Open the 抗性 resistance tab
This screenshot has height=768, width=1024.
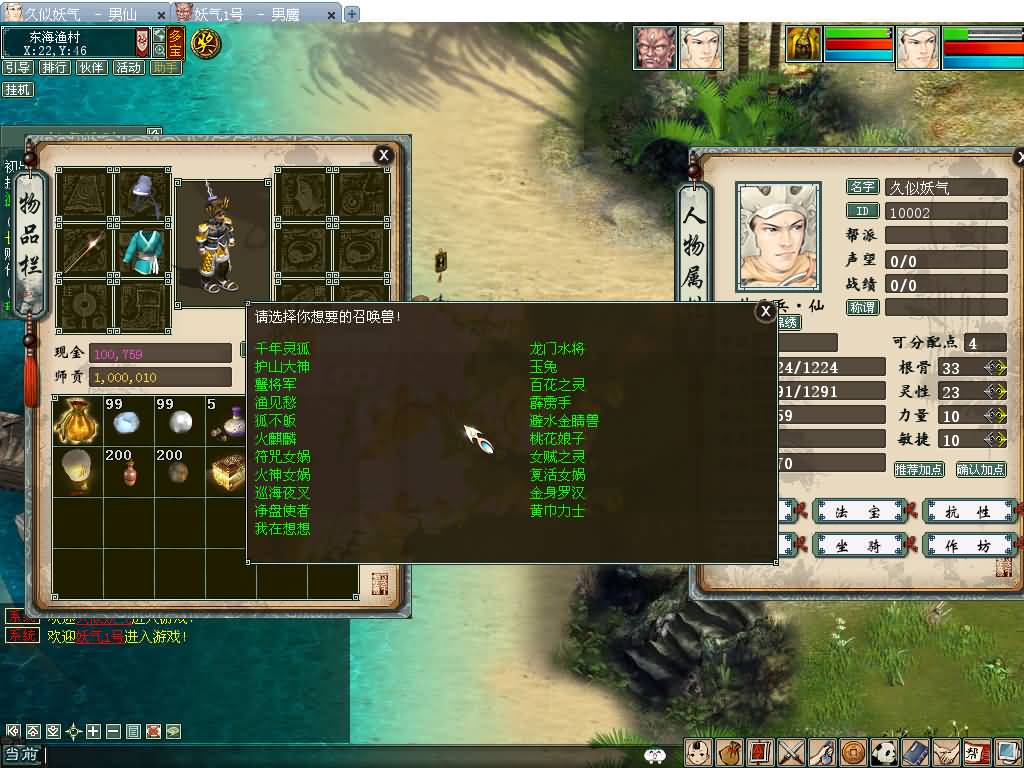(967, 512)
